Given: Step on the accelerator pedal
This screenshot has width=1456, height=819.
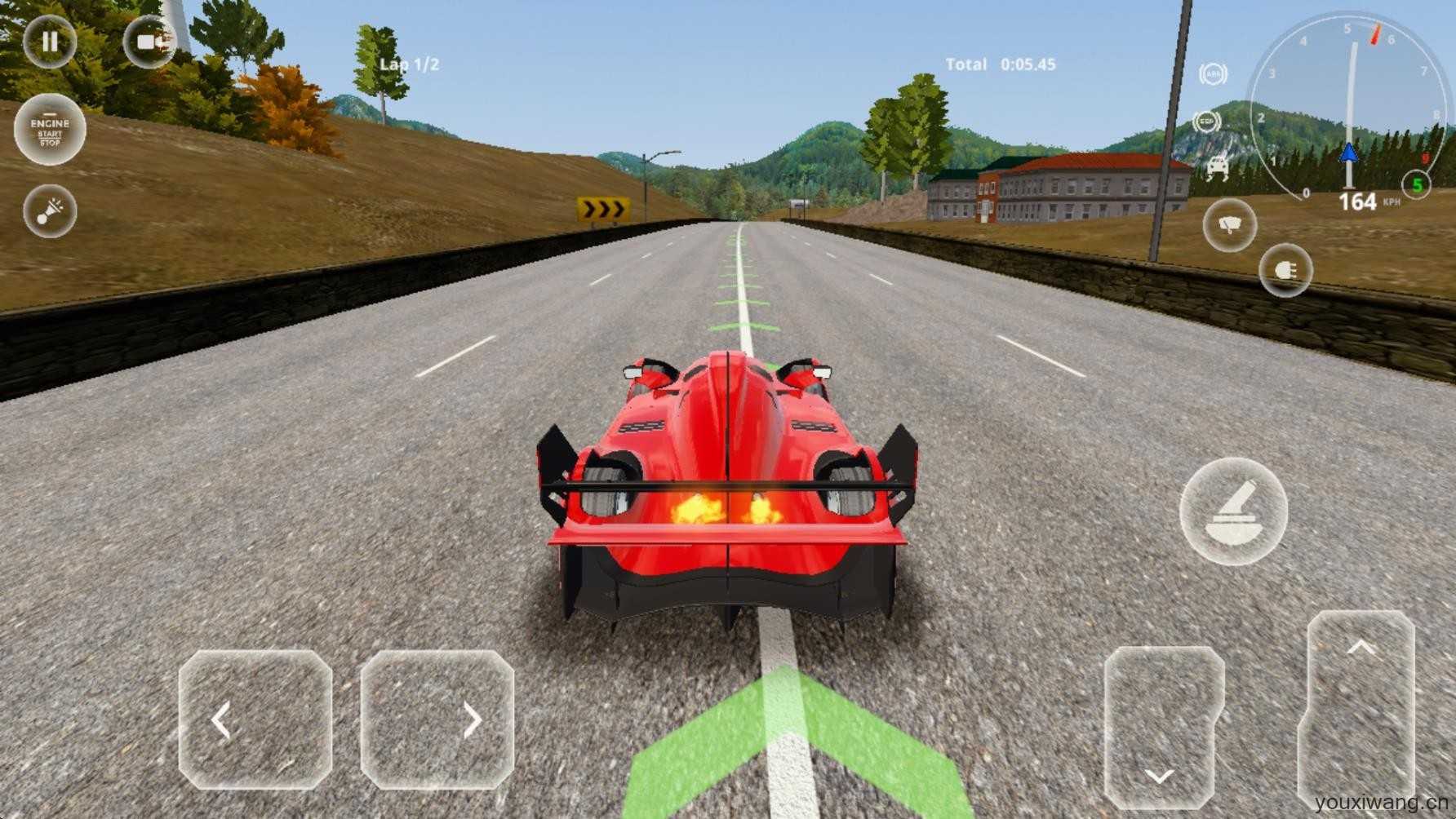Looking at the screenshot, I should 1360,710.
